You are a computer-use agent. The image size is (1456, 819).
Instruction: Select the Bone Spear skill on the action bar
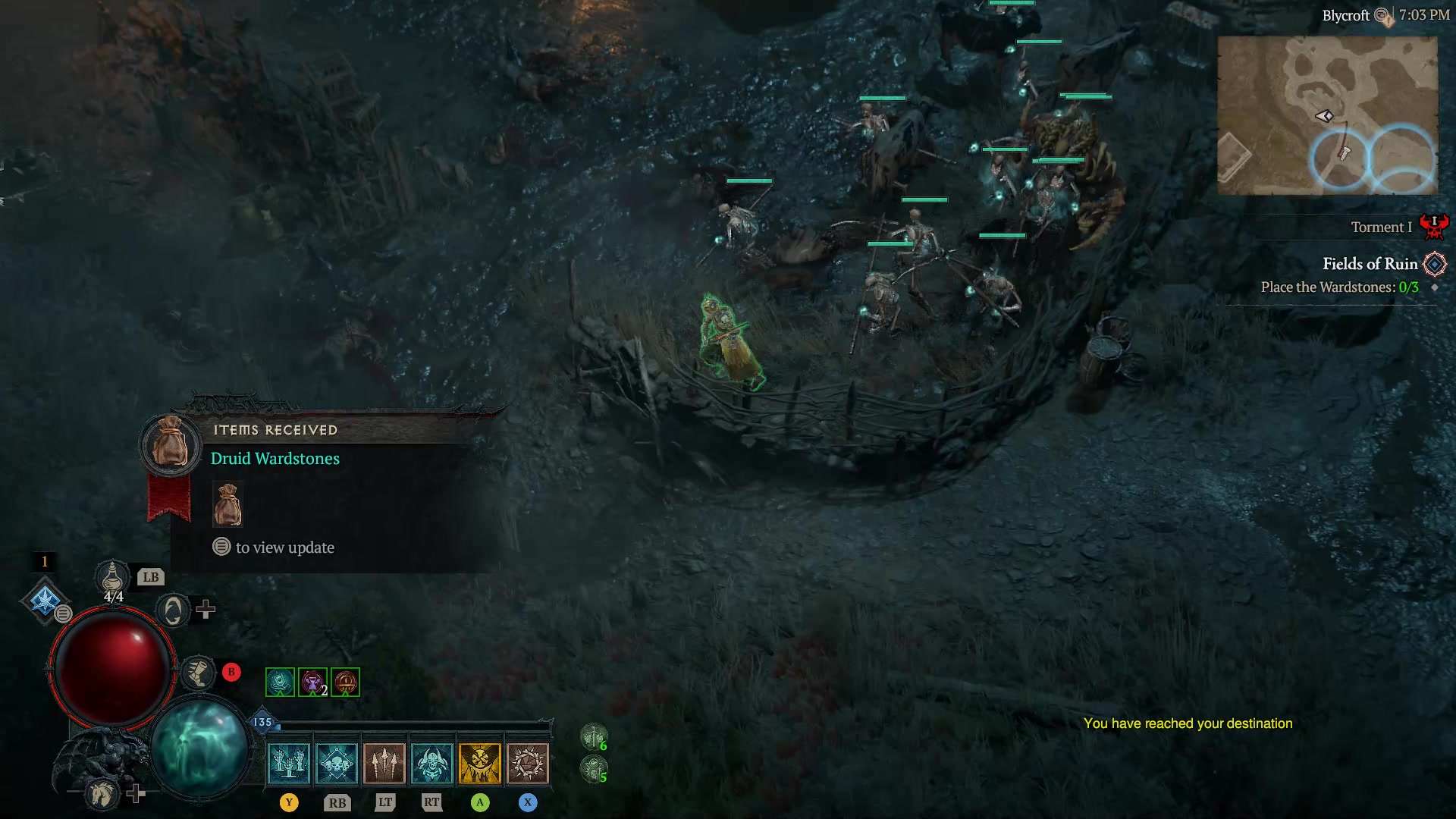(385, 762)
